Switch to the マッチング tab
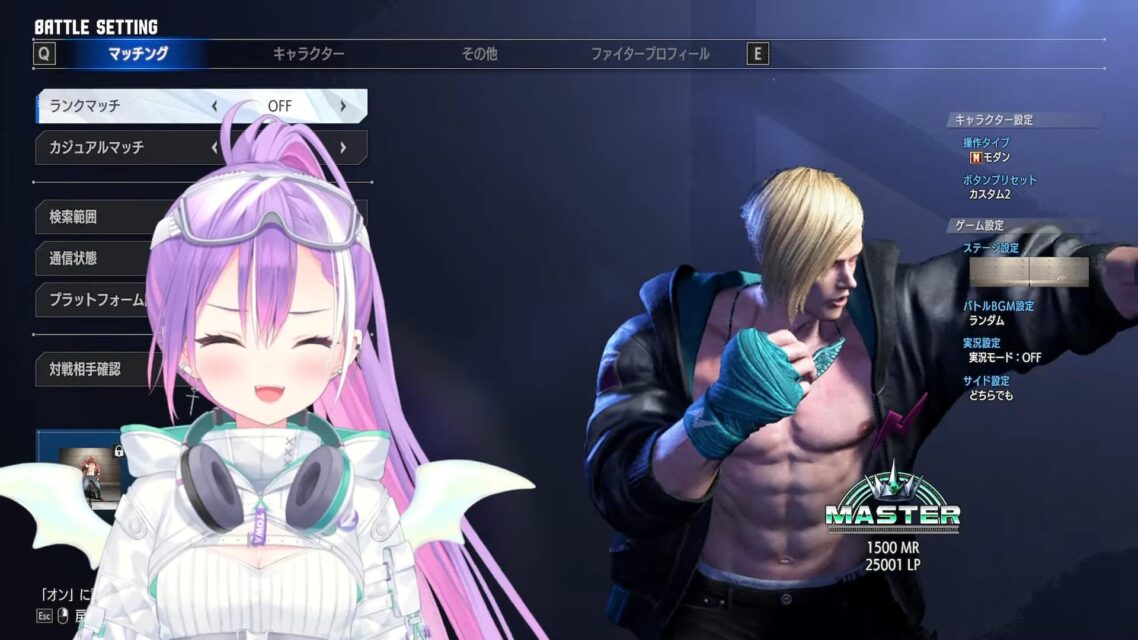This screenshot has width=1138, height=640. tap(138, 54)
